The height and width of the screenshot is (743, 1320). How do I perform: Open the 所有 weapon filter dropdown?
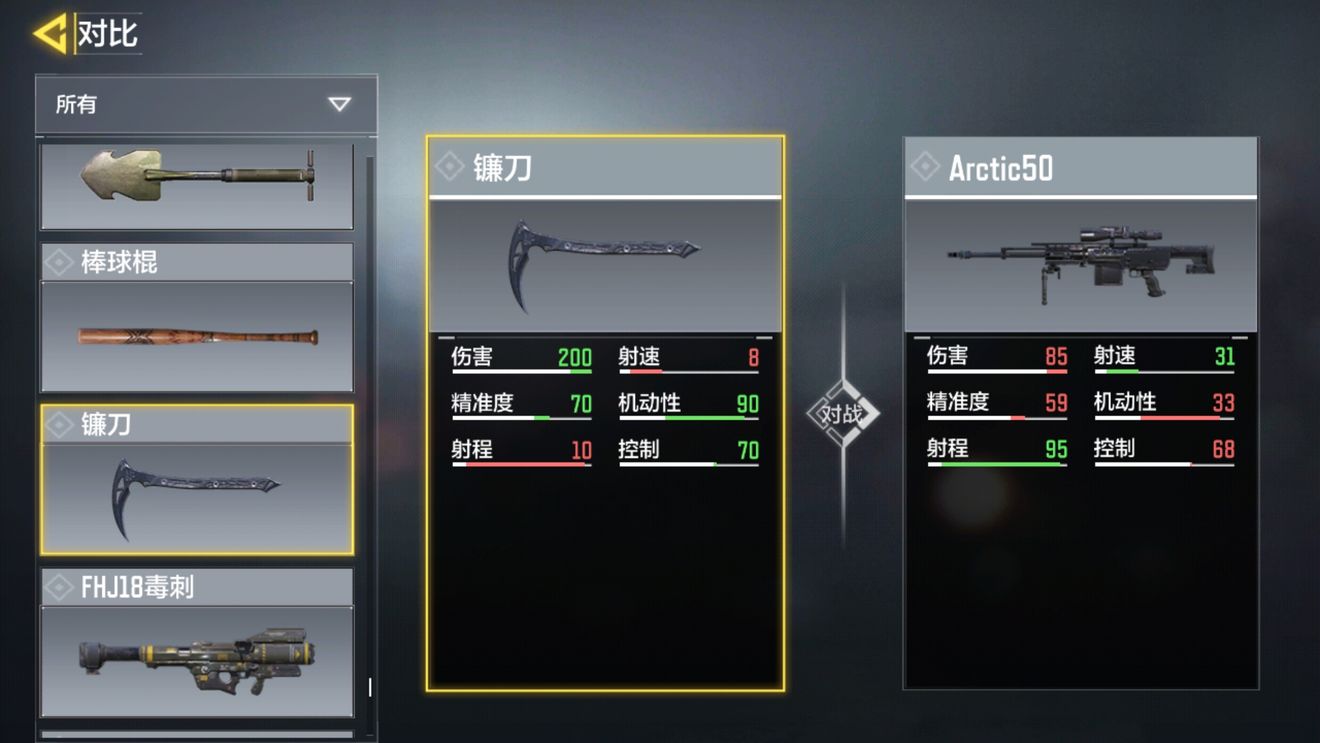point(206,104)
